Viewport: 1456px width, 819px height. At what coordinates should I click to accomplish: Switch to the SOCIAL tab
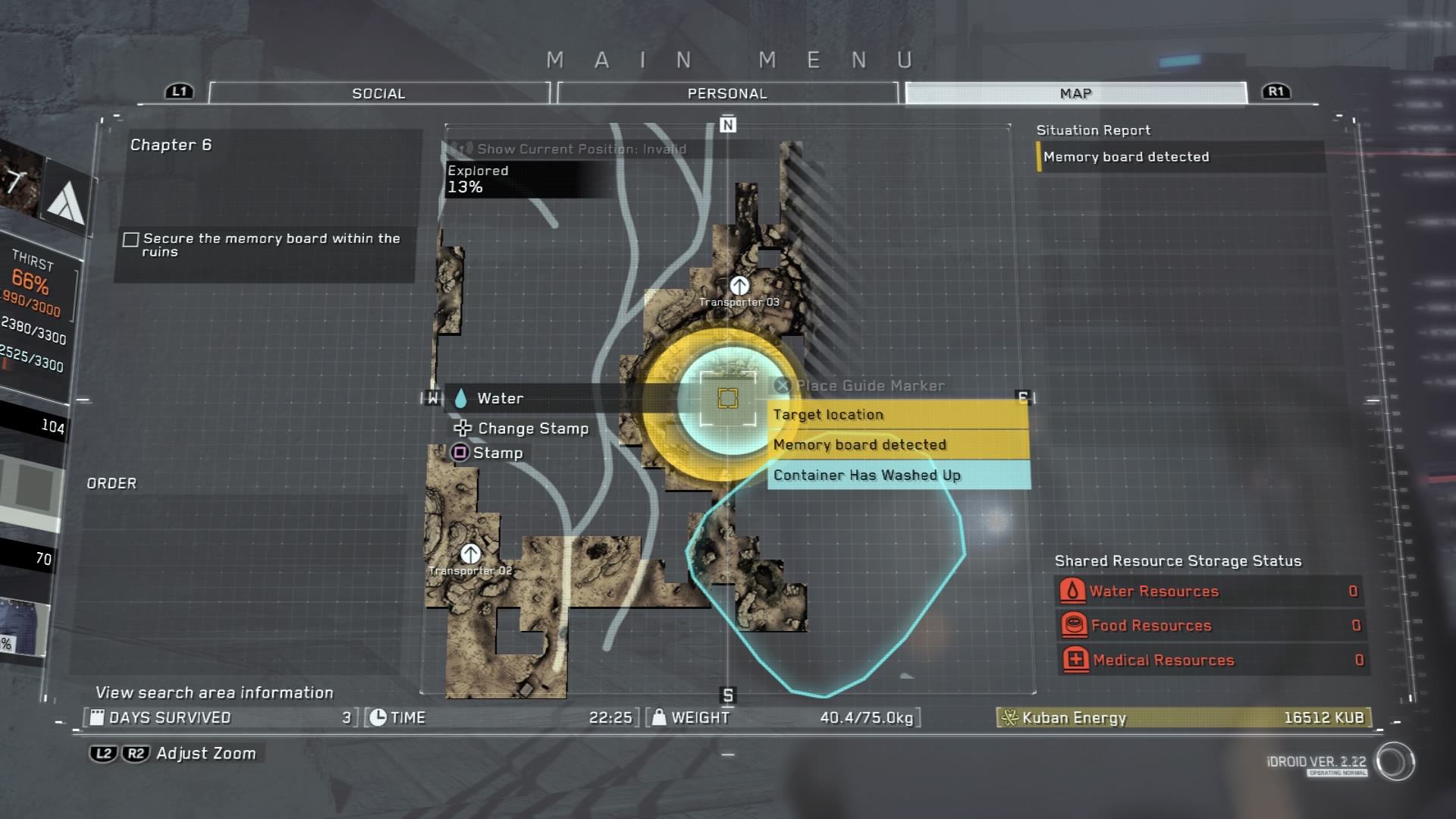(x=378, y=93)
